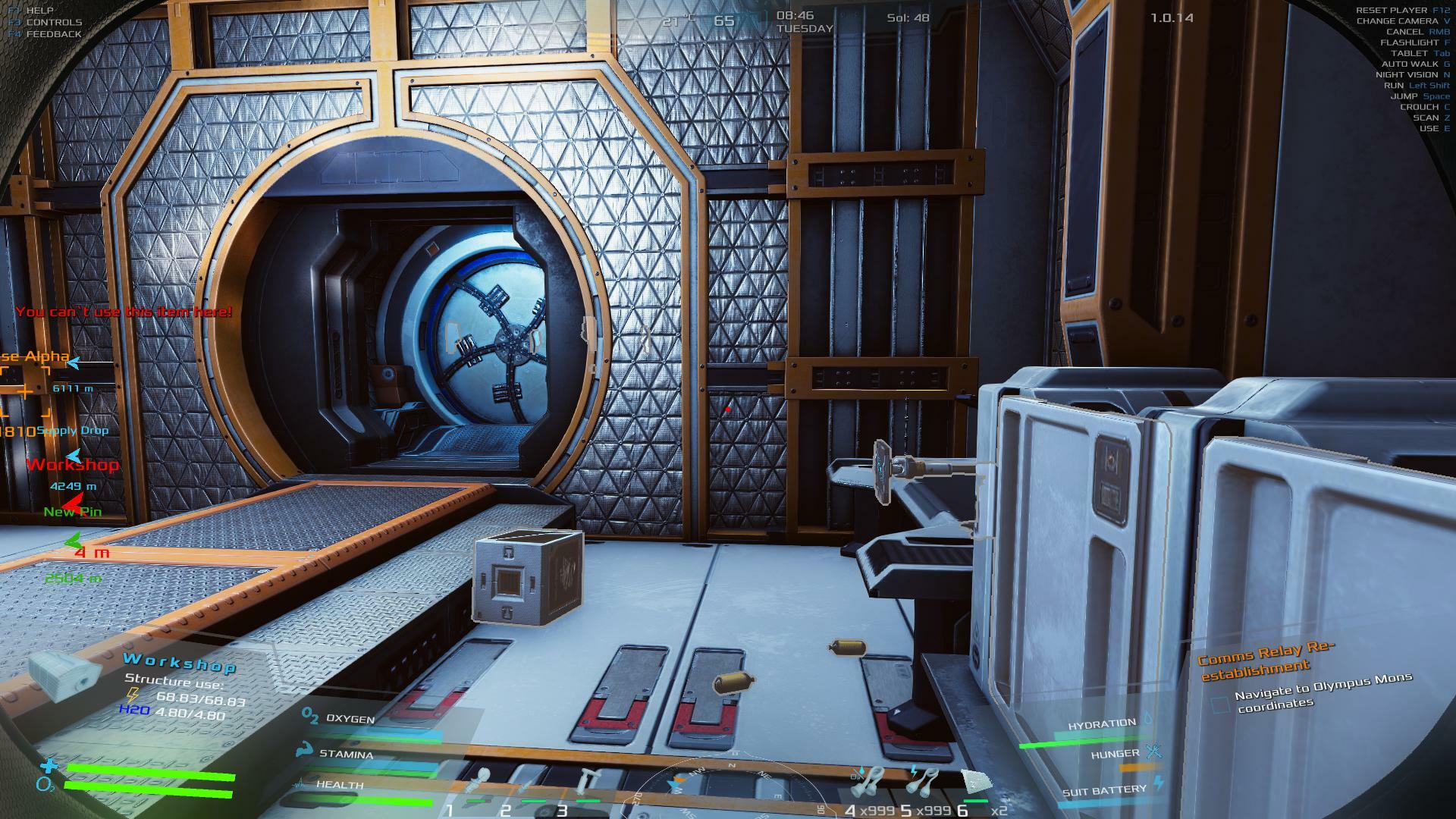Click the red Workshop waypoint marker

pyautogui.click(x=73, y=465)
